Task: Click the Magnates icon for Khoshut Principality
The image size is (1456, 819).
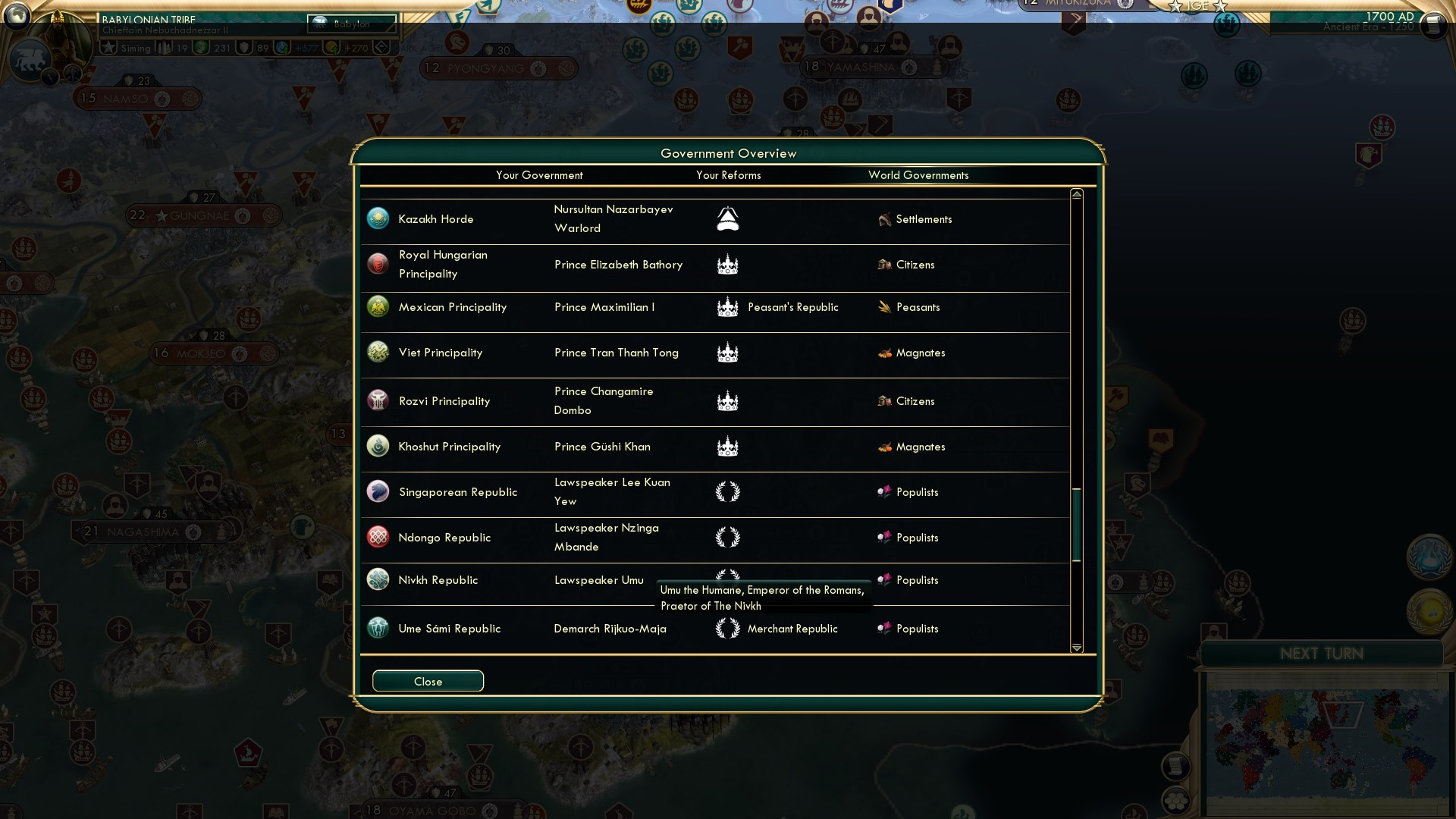Action: tap(884, 447)
